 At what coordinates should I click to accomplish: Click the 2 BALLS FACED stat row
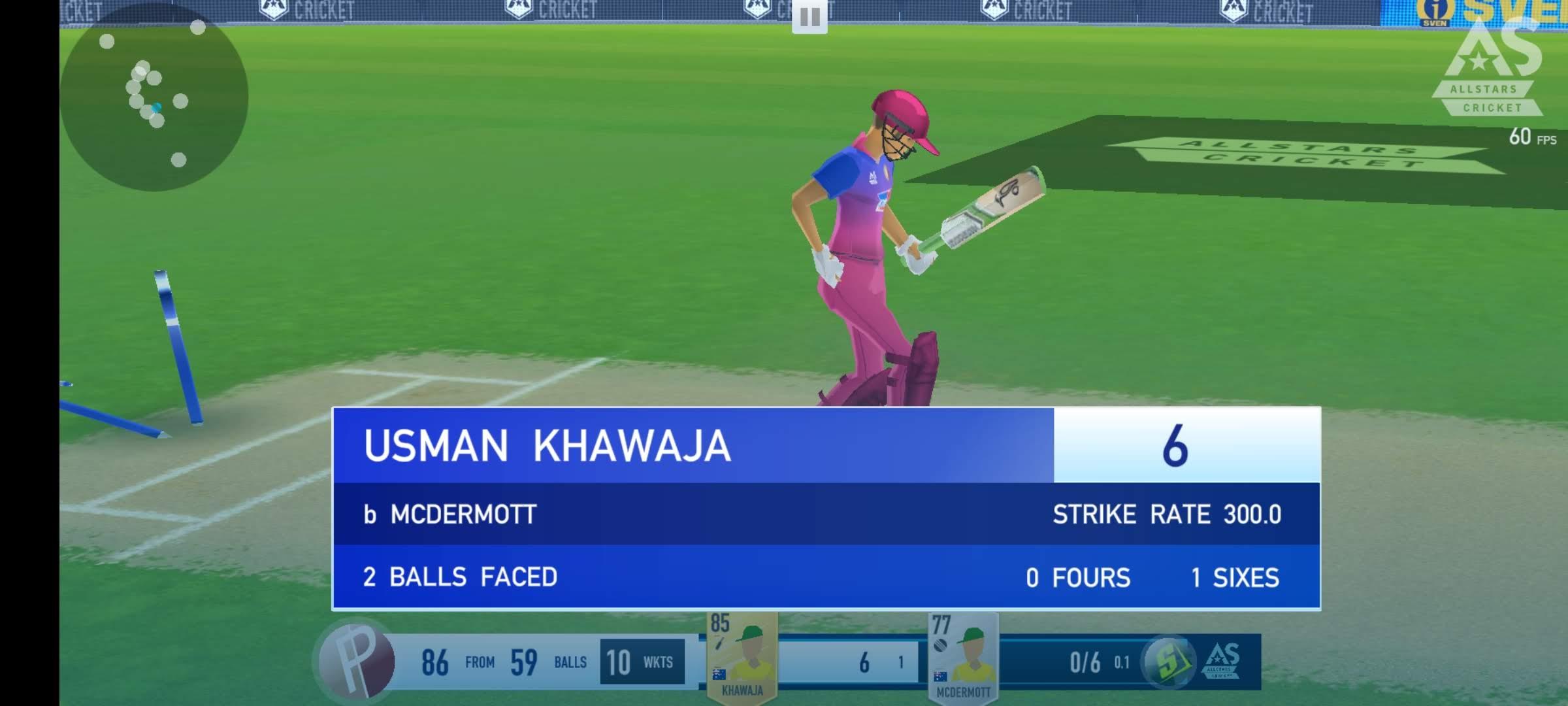tap(461, 578)
